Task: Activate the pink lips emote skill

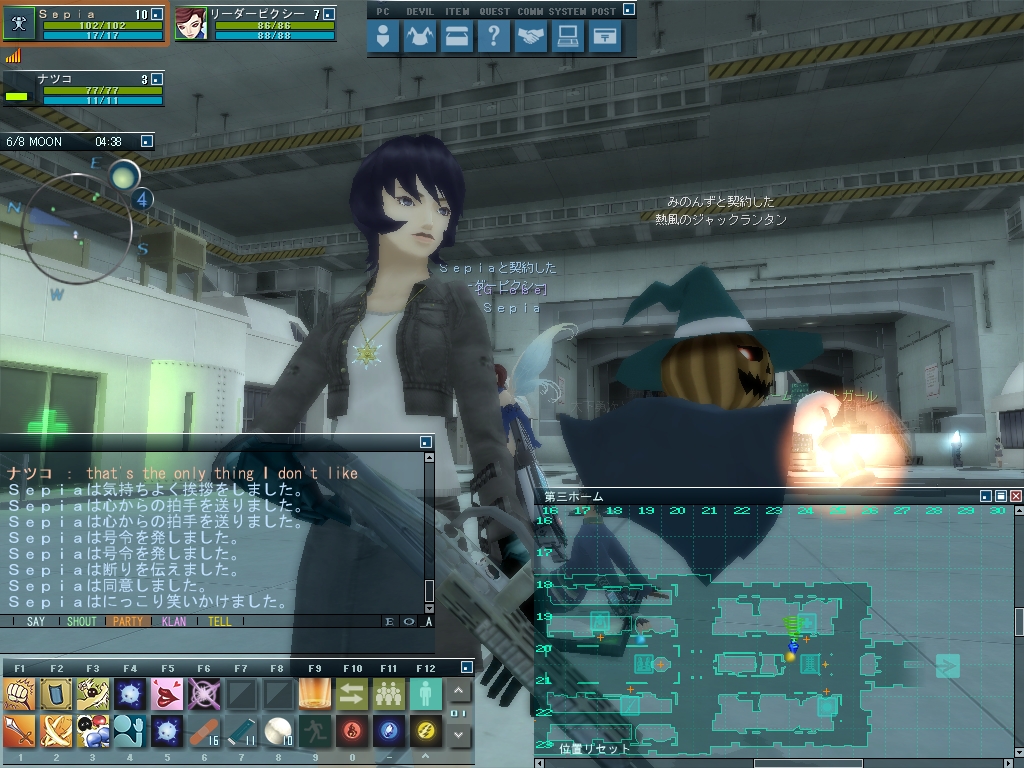Action: click(166, 692)
